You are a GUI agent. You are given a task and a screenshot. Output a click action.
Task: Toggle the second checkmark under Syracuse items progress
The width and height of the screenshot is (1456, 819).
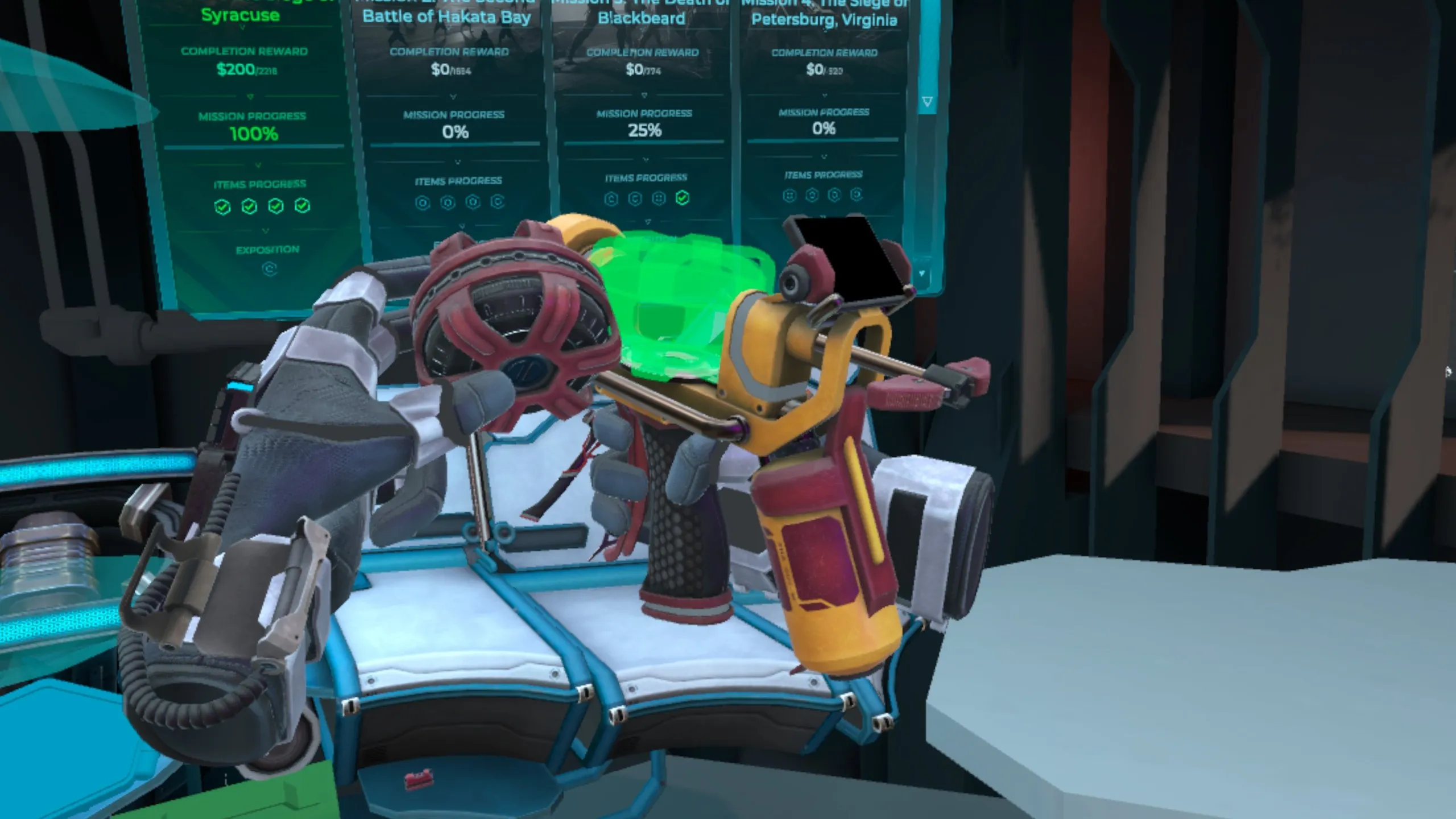pos(250,206)
